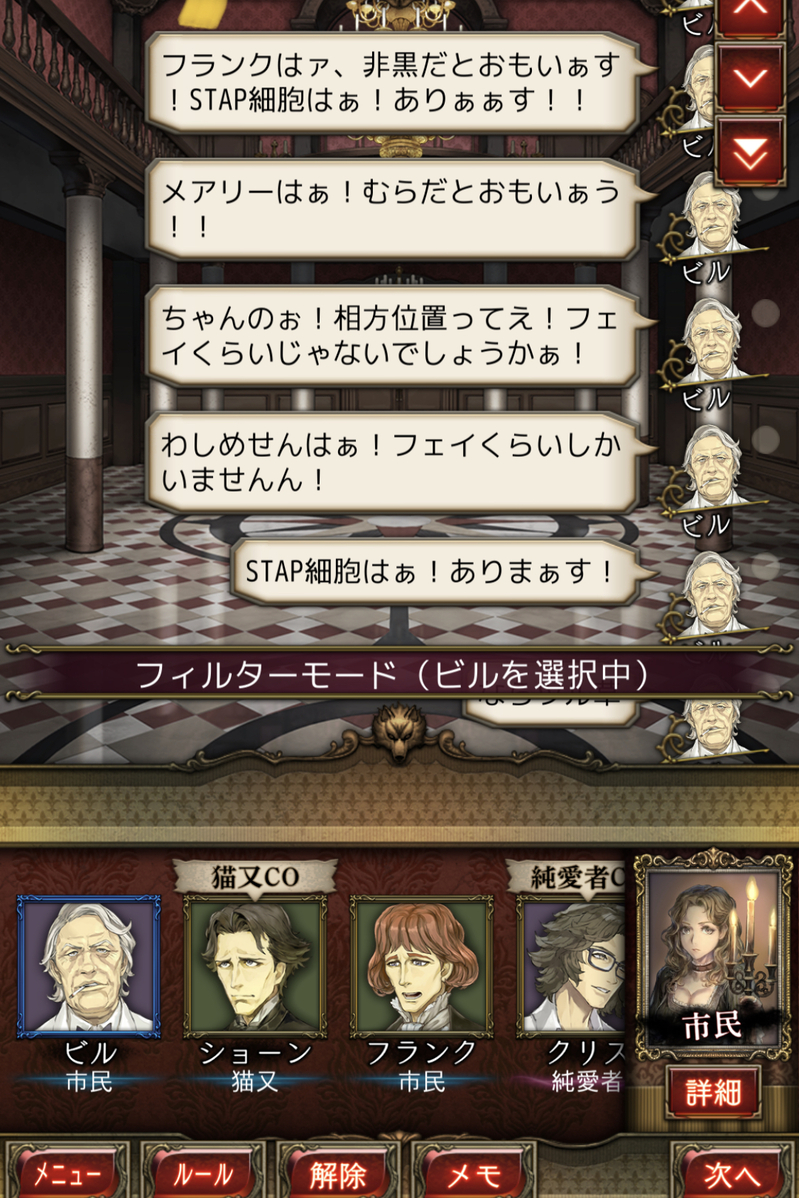Open the ルール rules screen

[x=203, y=1172]
